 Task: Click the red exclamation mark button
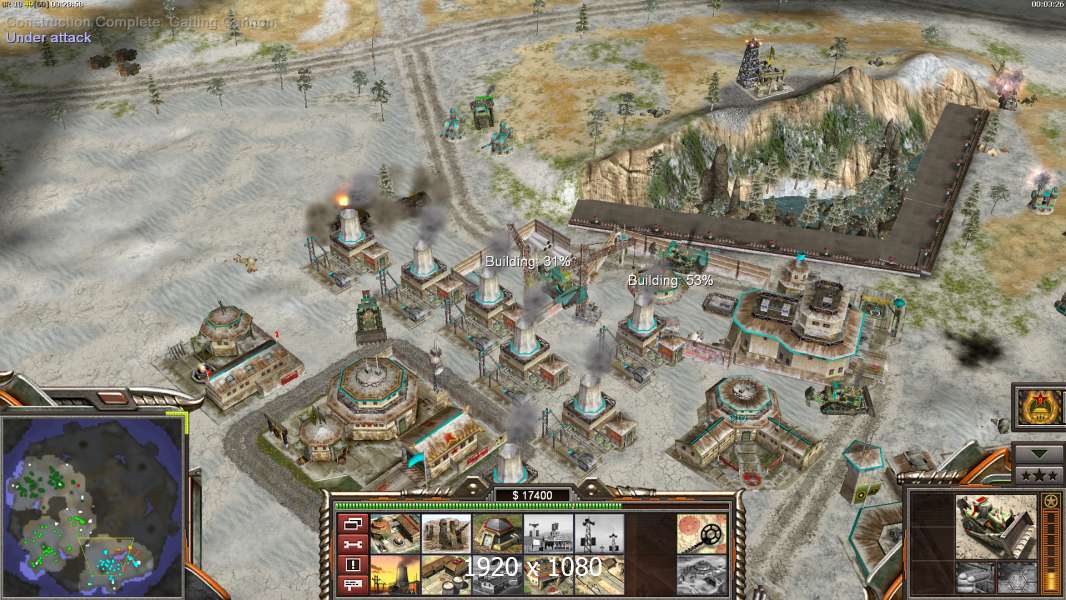pyautogui.click(x=353, y=565)
